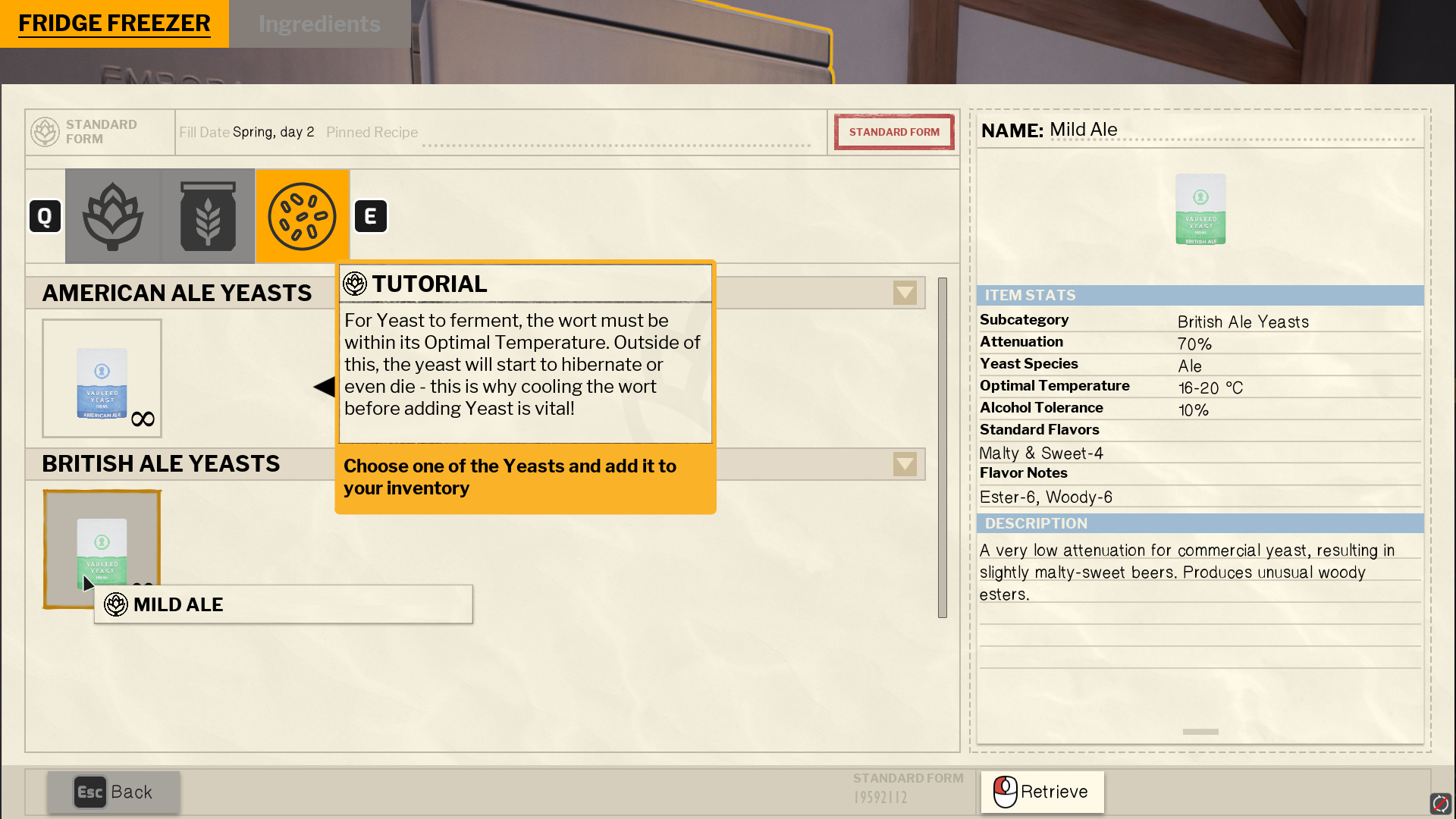
Task: Select the American Ale yeast packet thumbnail
Action: (x=102, y=378)
